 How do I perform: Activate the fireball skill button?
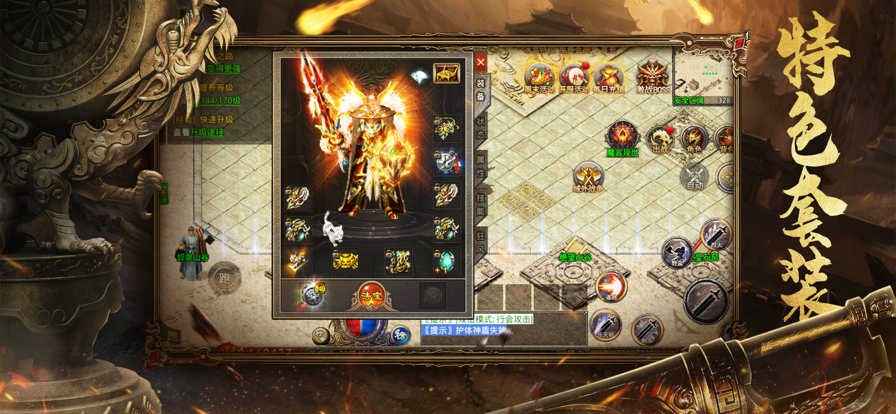[x=610, y=287]
